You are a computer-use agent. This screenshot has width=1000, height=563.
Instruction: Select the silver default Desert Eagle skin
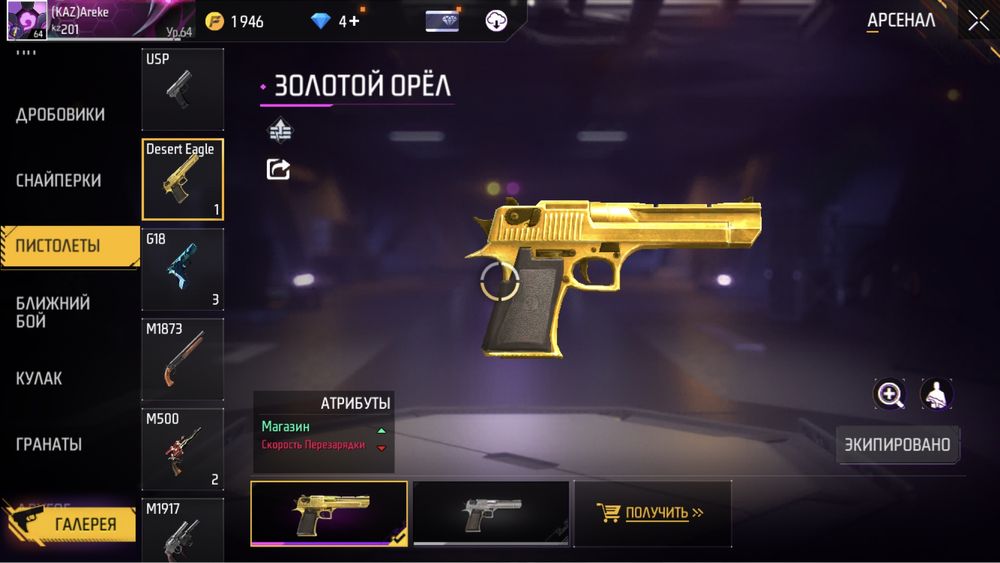pyautogui.click(x=490, y=513)
